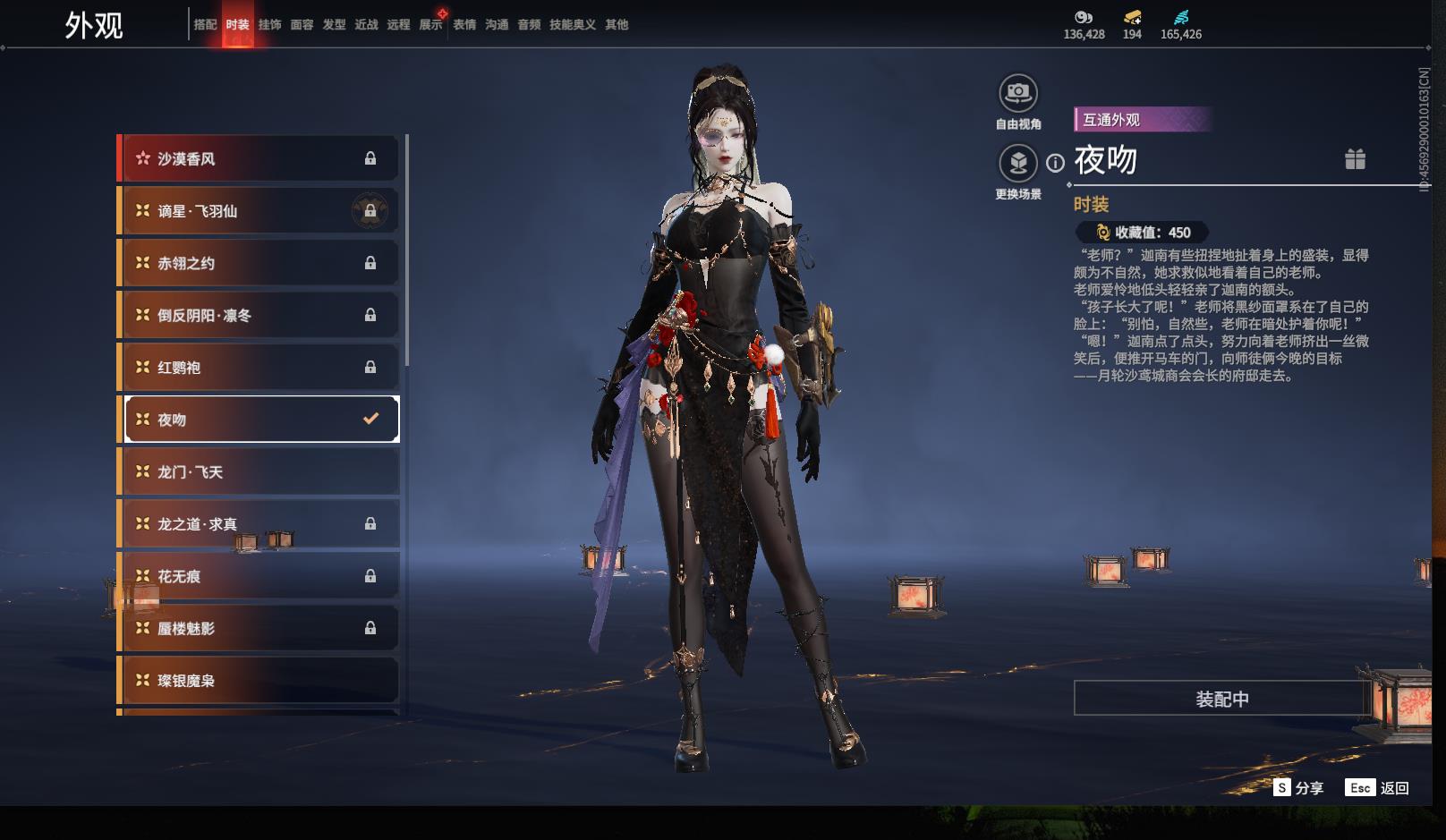Open the 挂饰 accessories tab

(x=269, y=25)
